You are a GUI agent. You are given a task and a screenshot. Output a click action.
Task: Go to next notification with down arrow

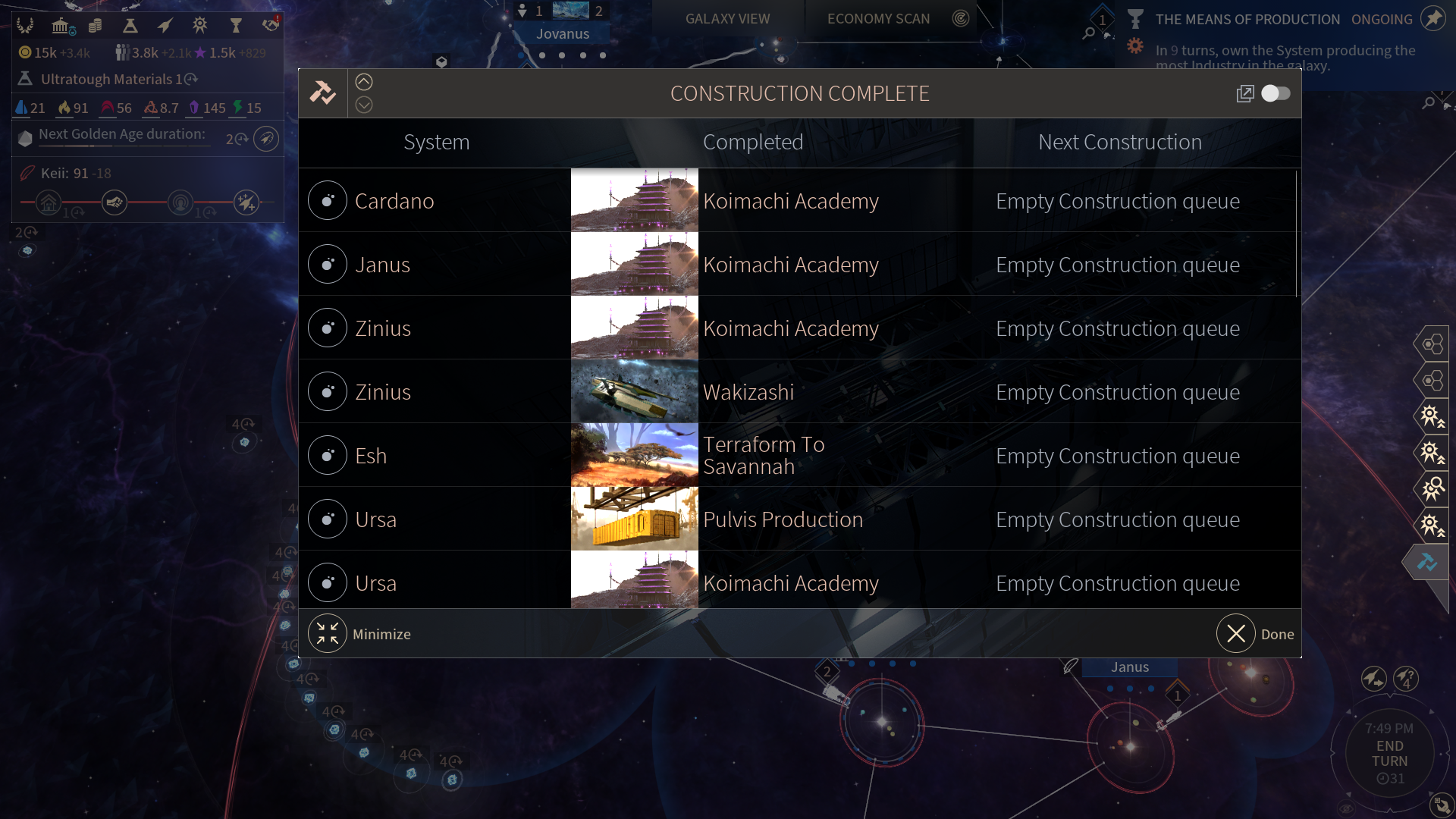click(x=364, y=105)
